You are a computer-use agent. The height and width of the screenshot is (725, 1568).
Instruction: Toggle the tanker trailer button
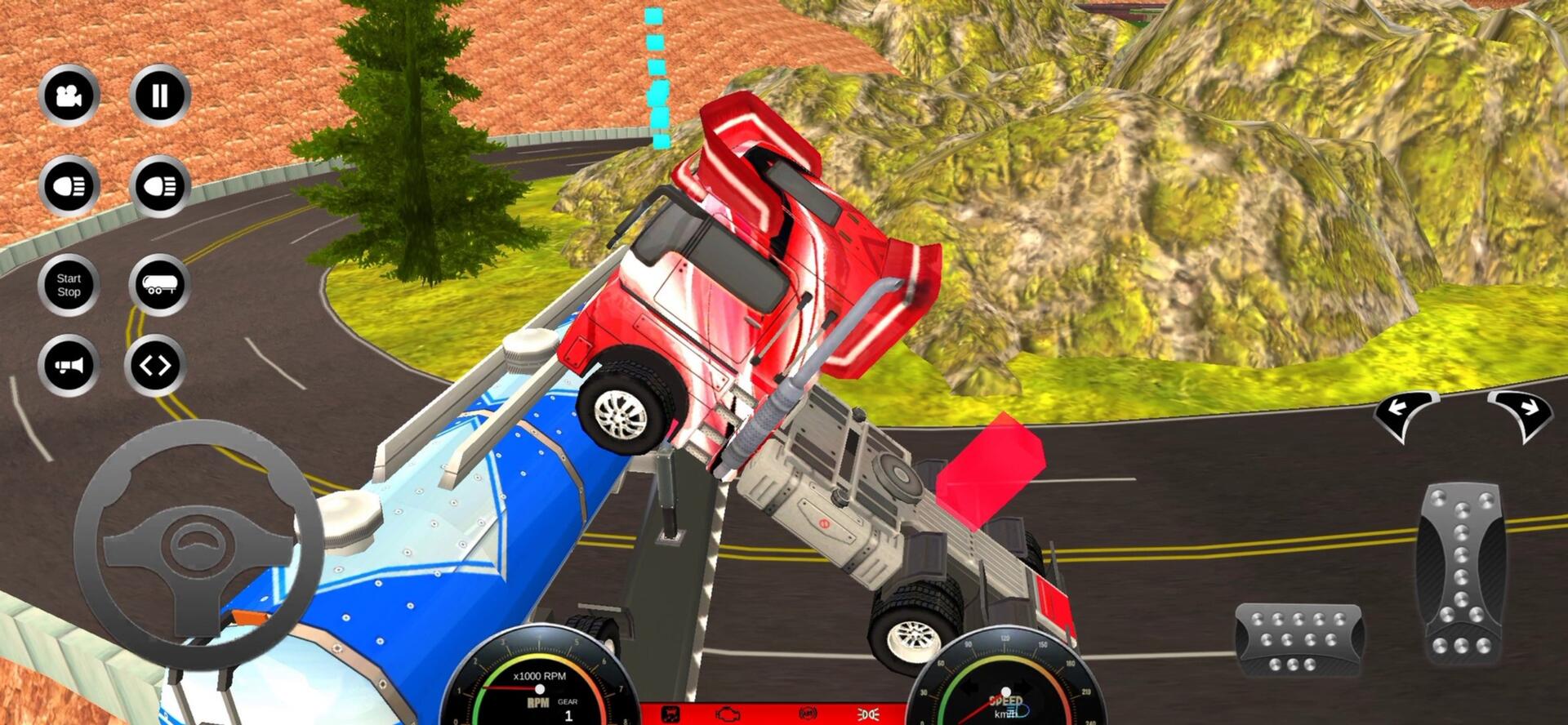tap(159, 285)
